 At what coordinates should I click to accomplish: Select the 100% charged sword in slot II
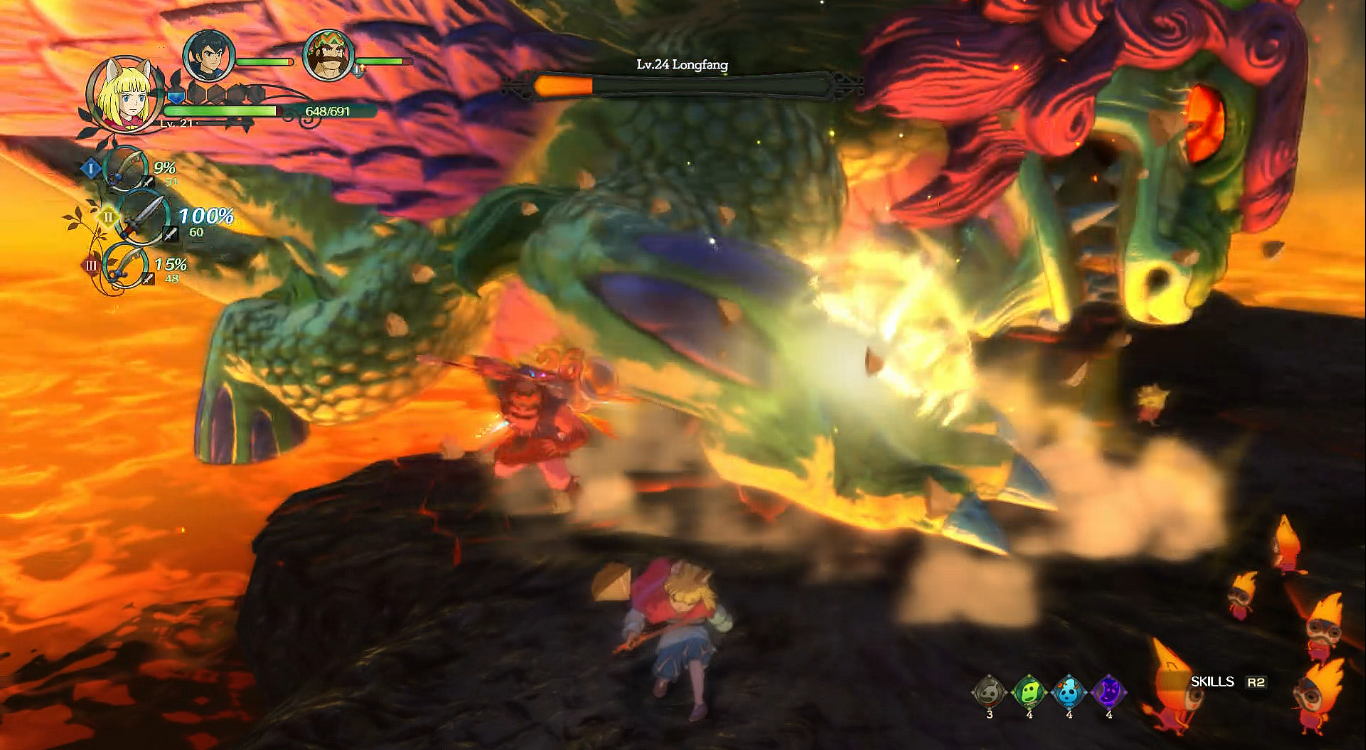pyautogui.click(x=141, y=216)
